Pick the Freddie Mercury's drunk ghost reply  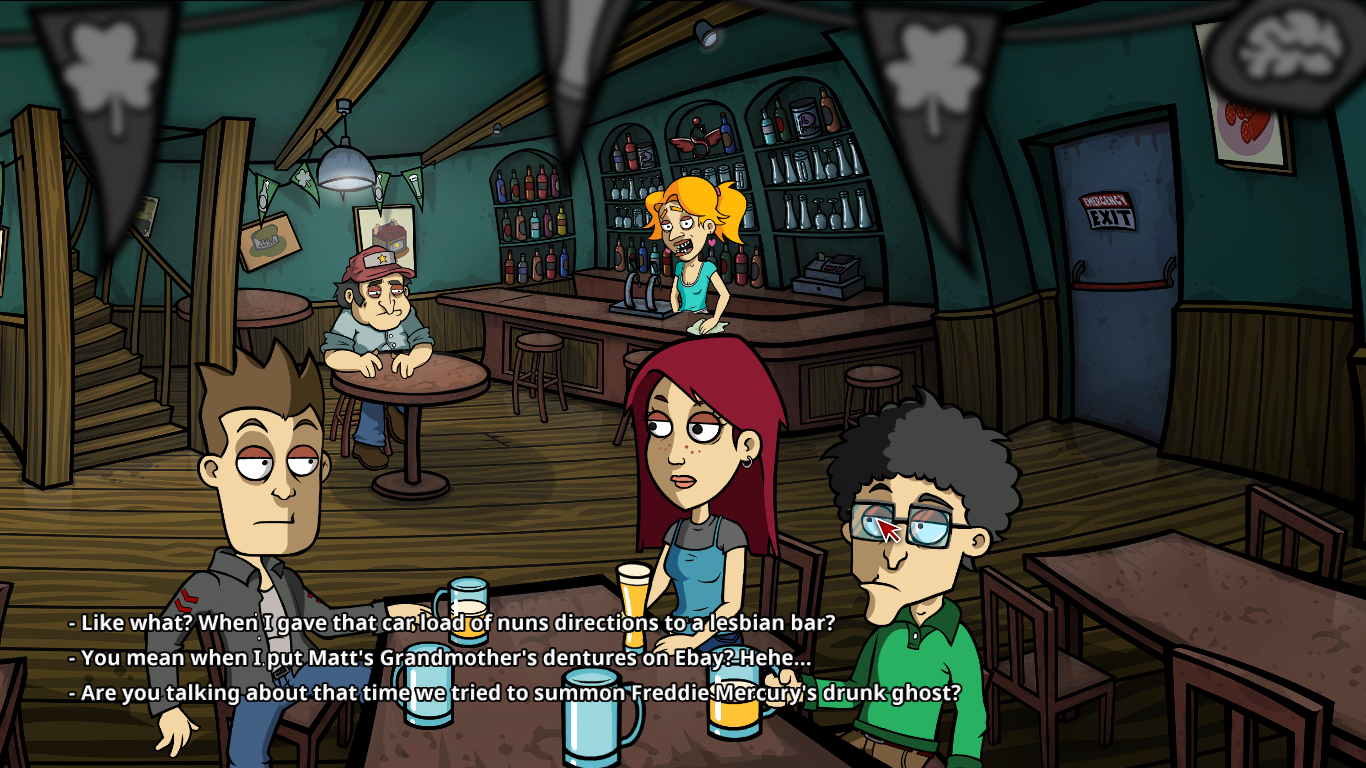pyautogui.click(x=514, y=693)
